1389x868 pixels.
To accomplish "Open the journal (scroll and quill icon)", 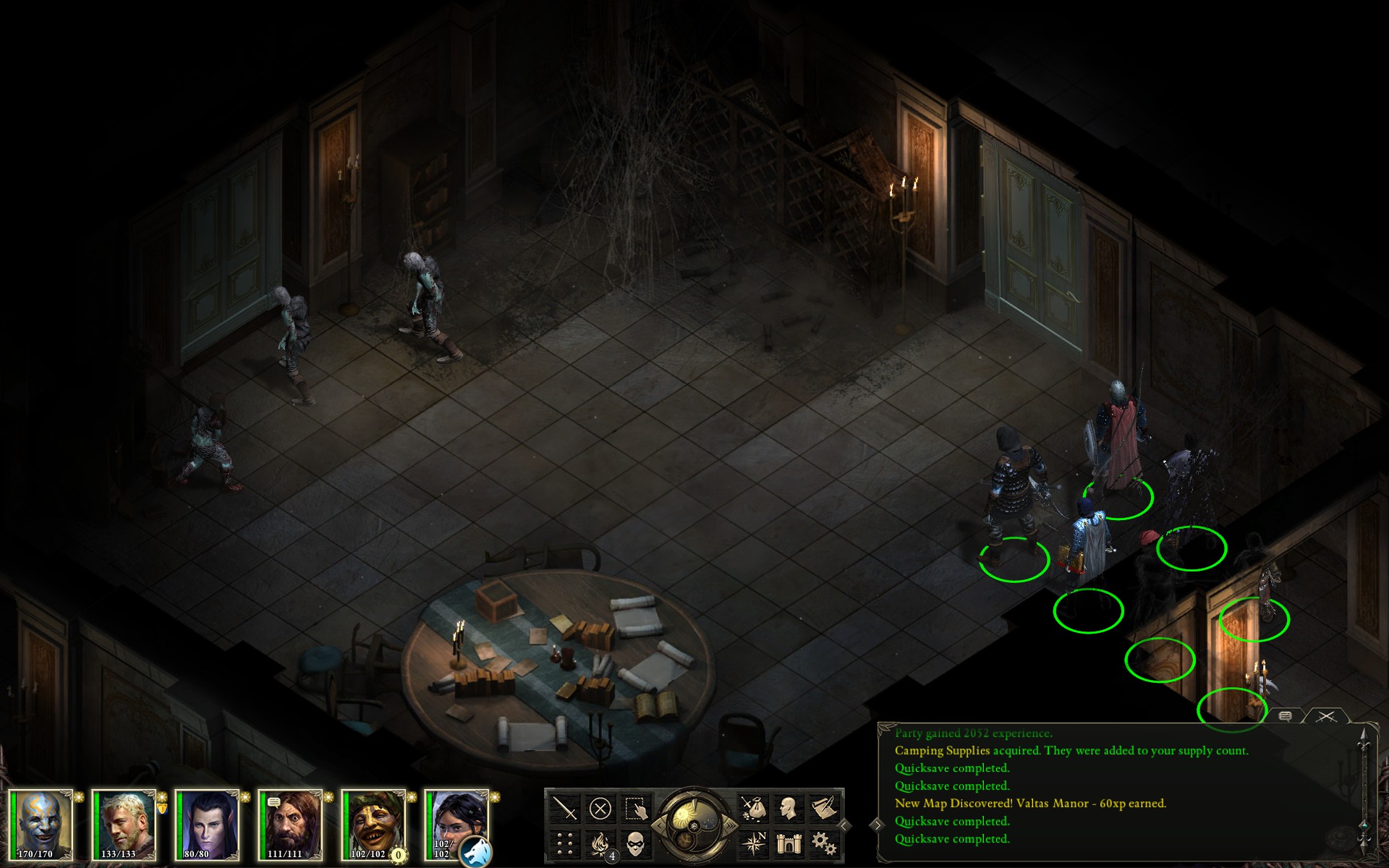I will (824, 808).
